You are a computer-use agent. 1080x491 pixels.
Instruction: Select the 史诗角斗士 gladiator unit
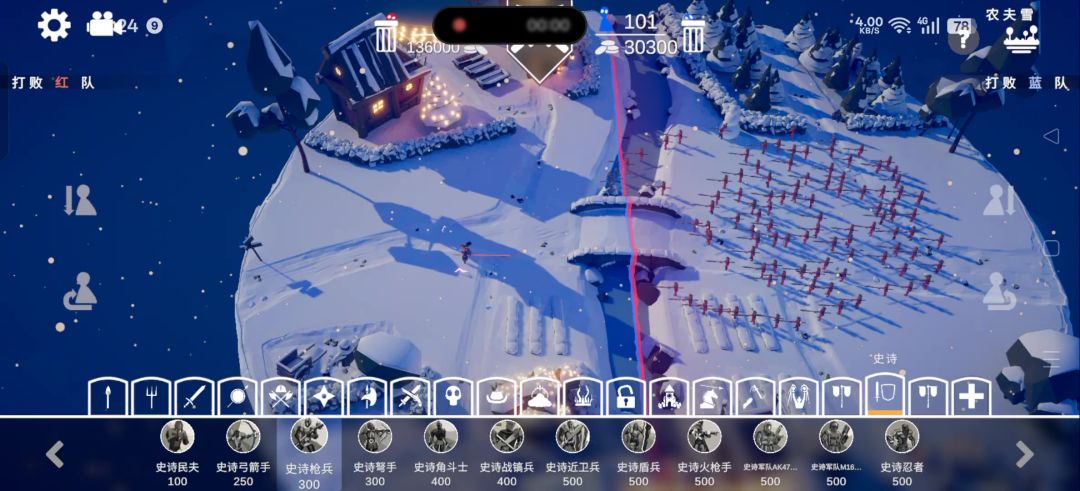click(440, 438)
